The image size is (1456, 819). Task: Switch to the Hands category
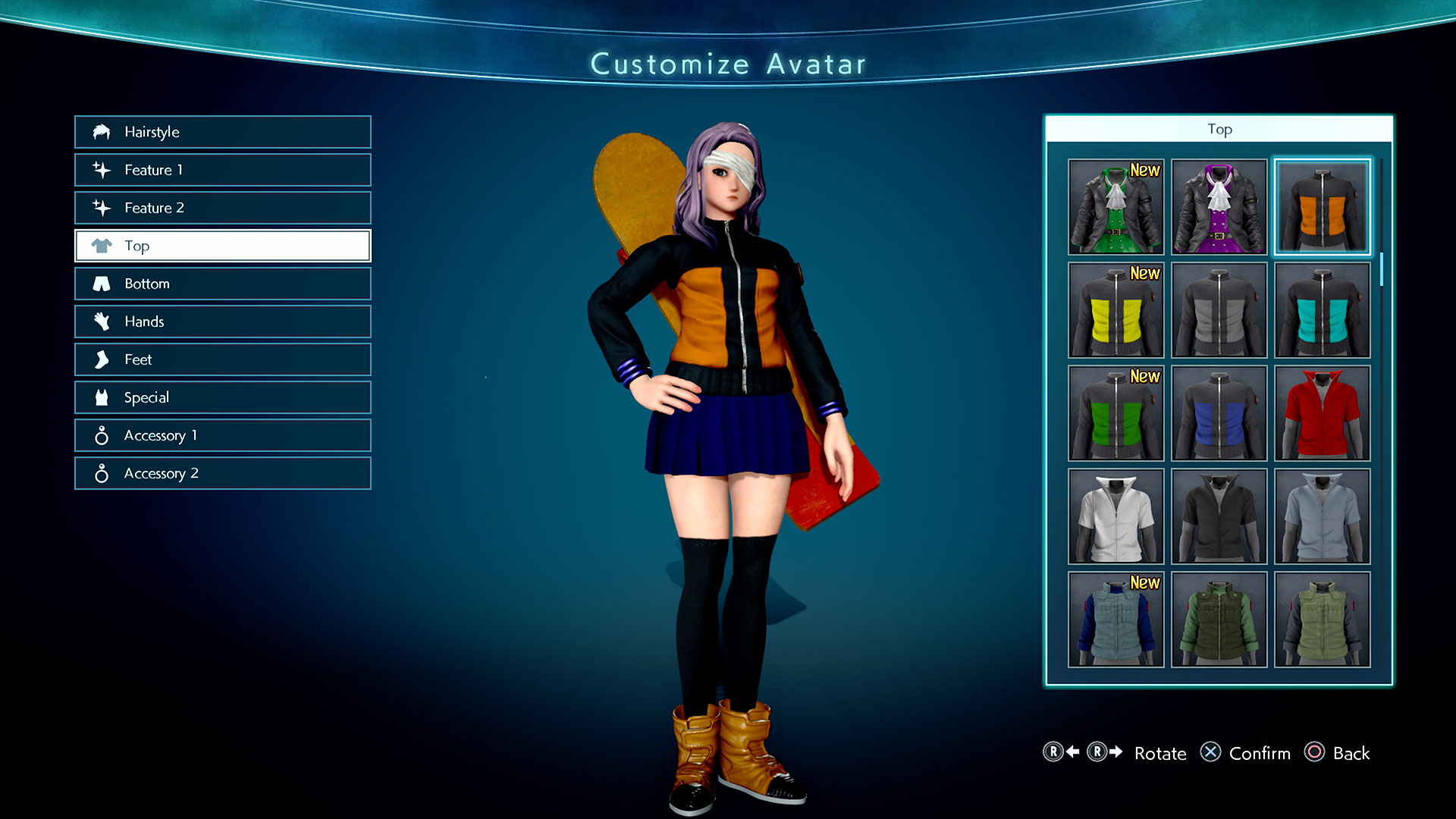click(x=222, y=322)
